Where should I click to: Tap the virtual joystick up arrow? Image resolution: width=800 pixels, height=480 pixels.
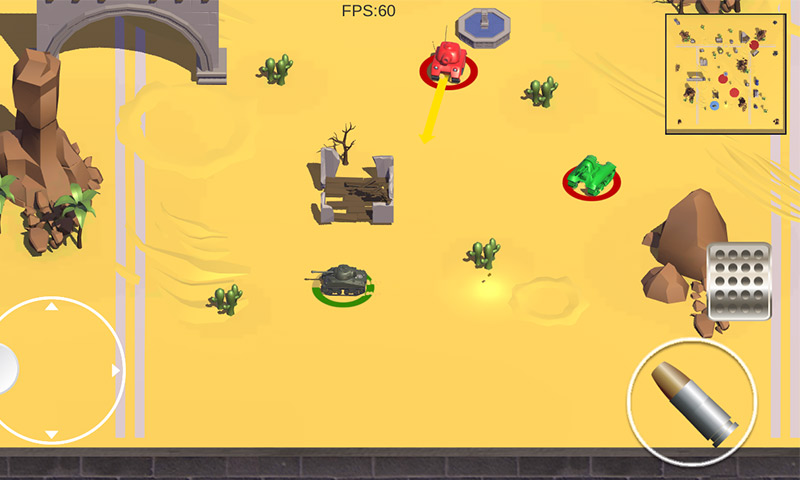52,307
